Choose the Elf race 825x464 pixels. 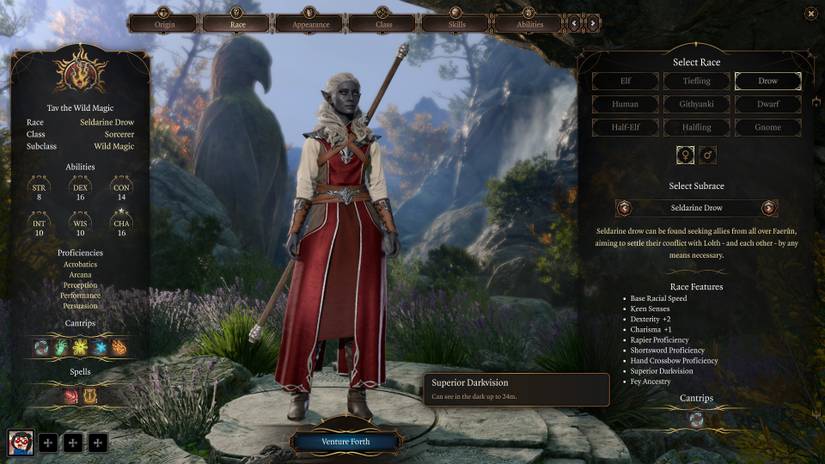625,81
